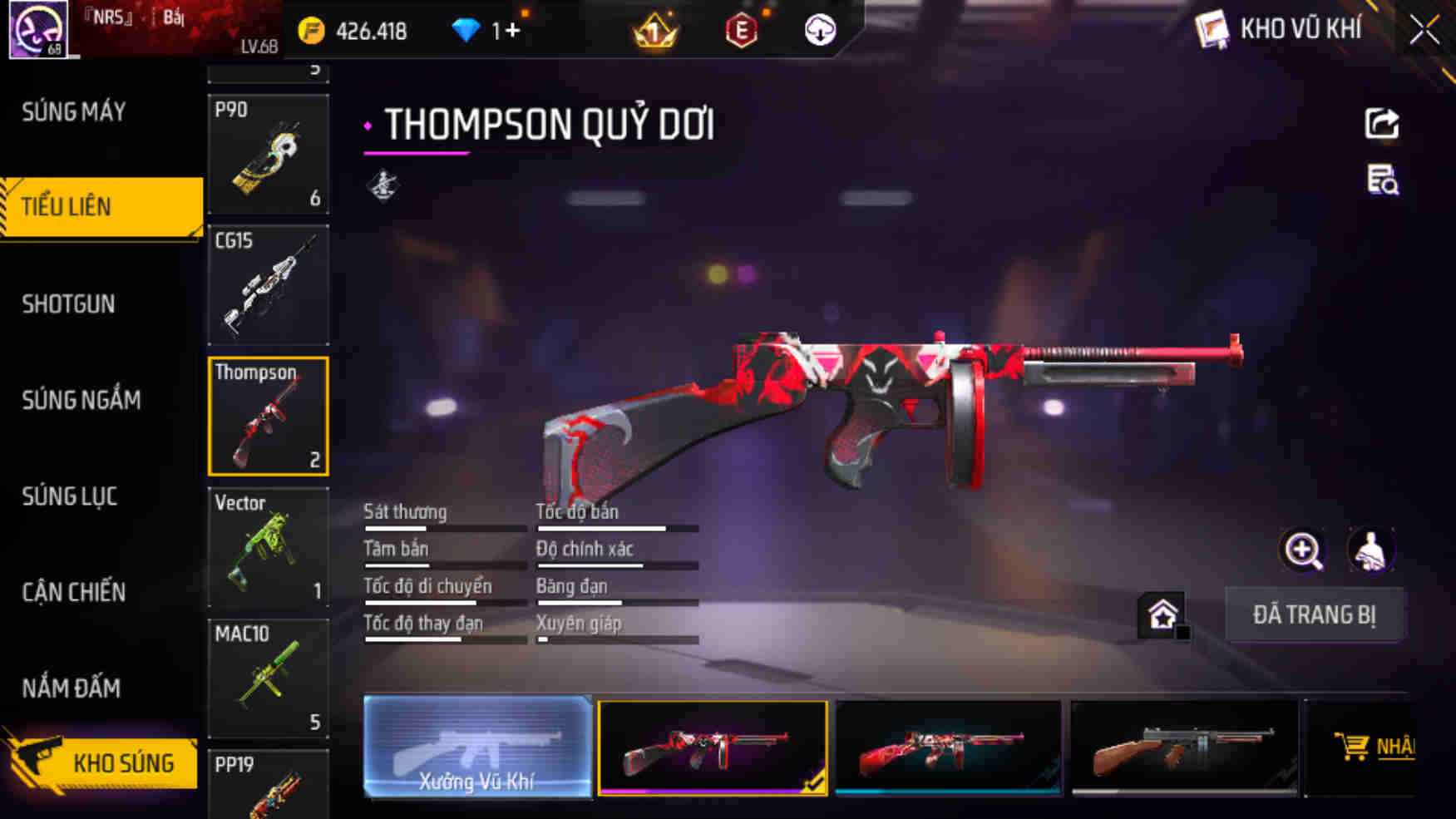Toggle the currently equipped red Thompson skin thumbnail

pyautogui.click(x=711, y=747)
